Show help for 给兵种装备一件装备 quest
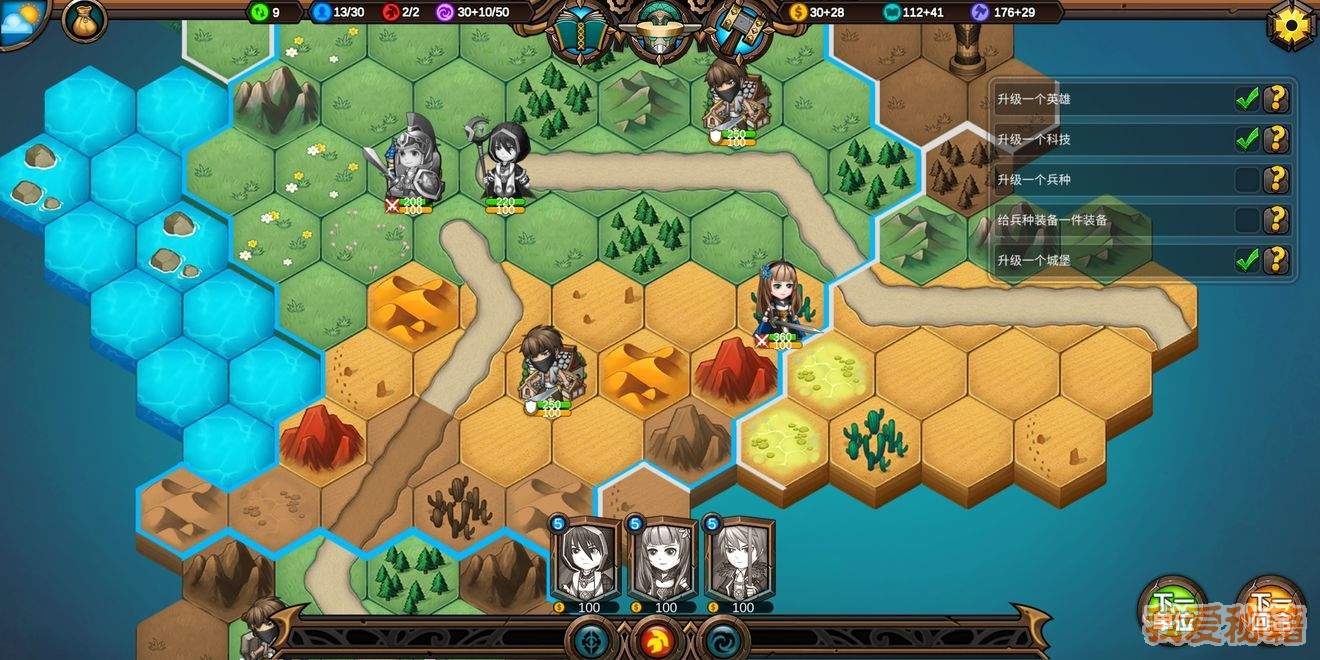Viewport: 1320px width, 660px height. (1276, 220)
